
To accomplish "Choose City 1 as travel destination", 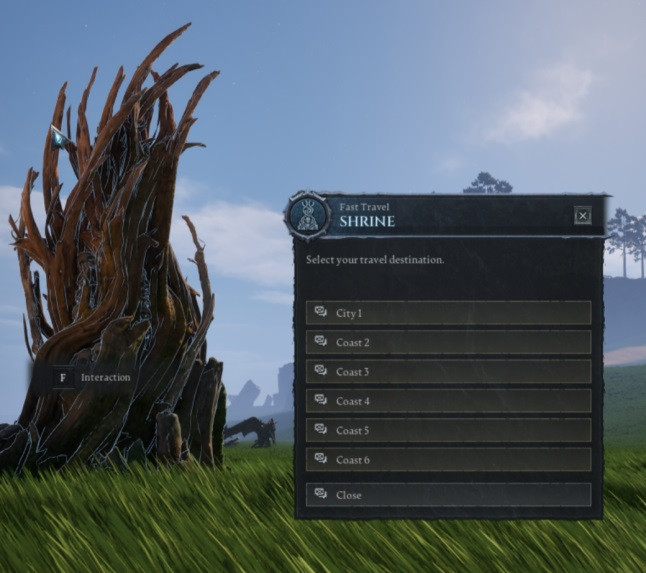I will (448, 313).
